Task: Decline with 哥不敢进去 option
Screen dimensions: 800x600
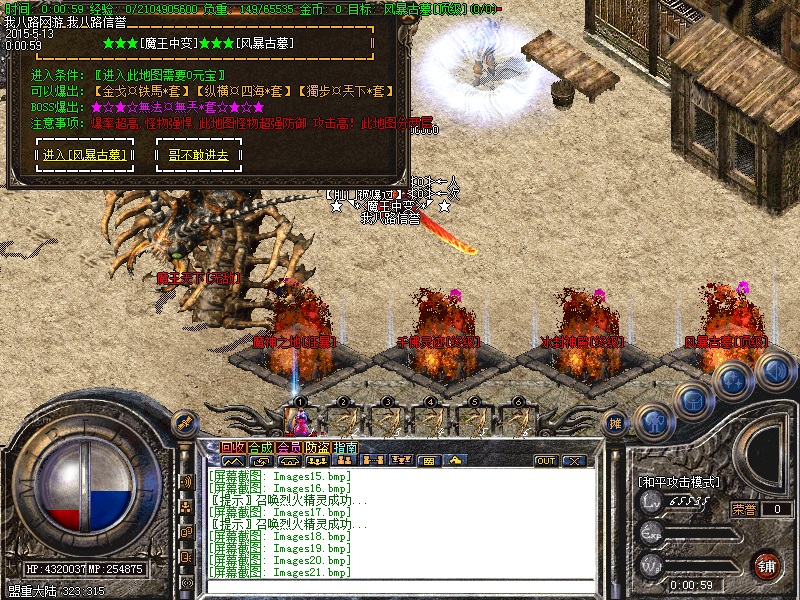Action: pyautogui.click(x=198, y=155)
